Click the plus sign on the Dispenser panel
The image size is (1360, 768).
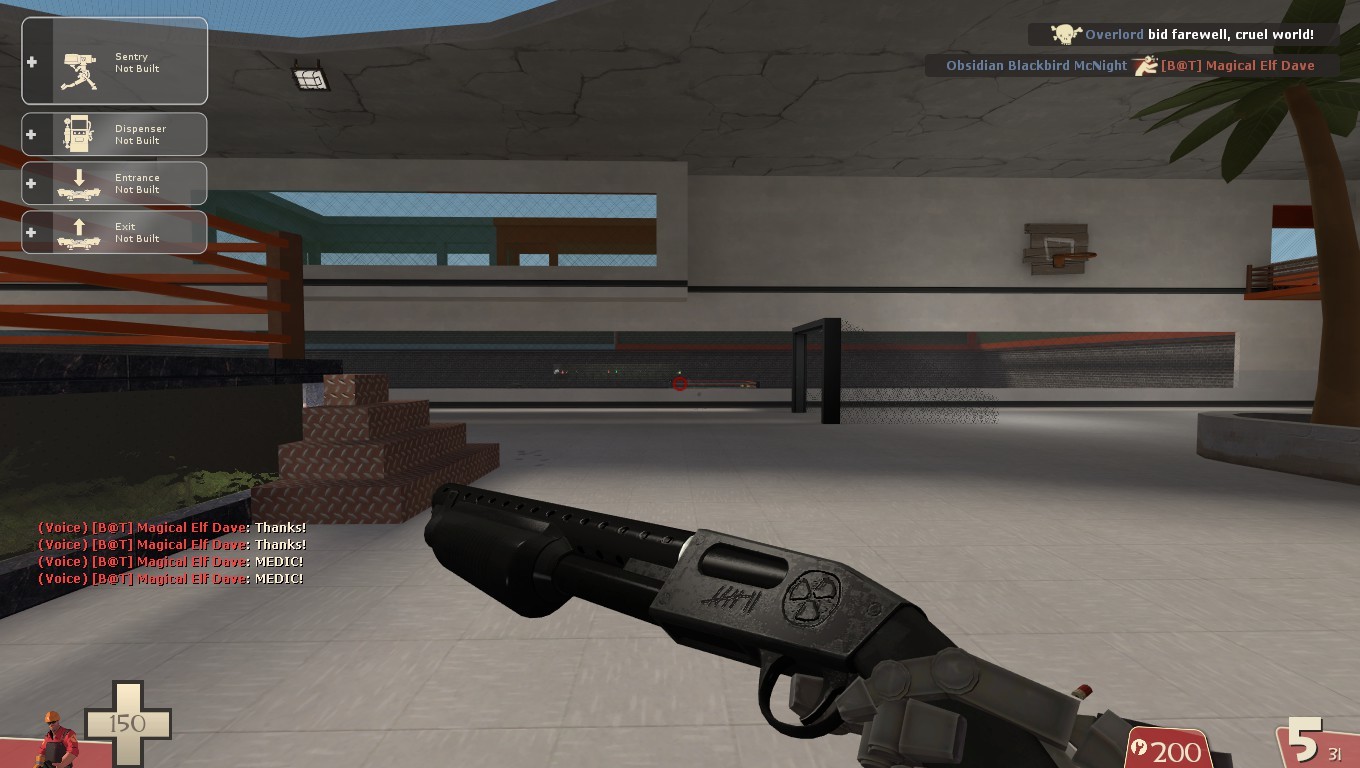(31, 134)
